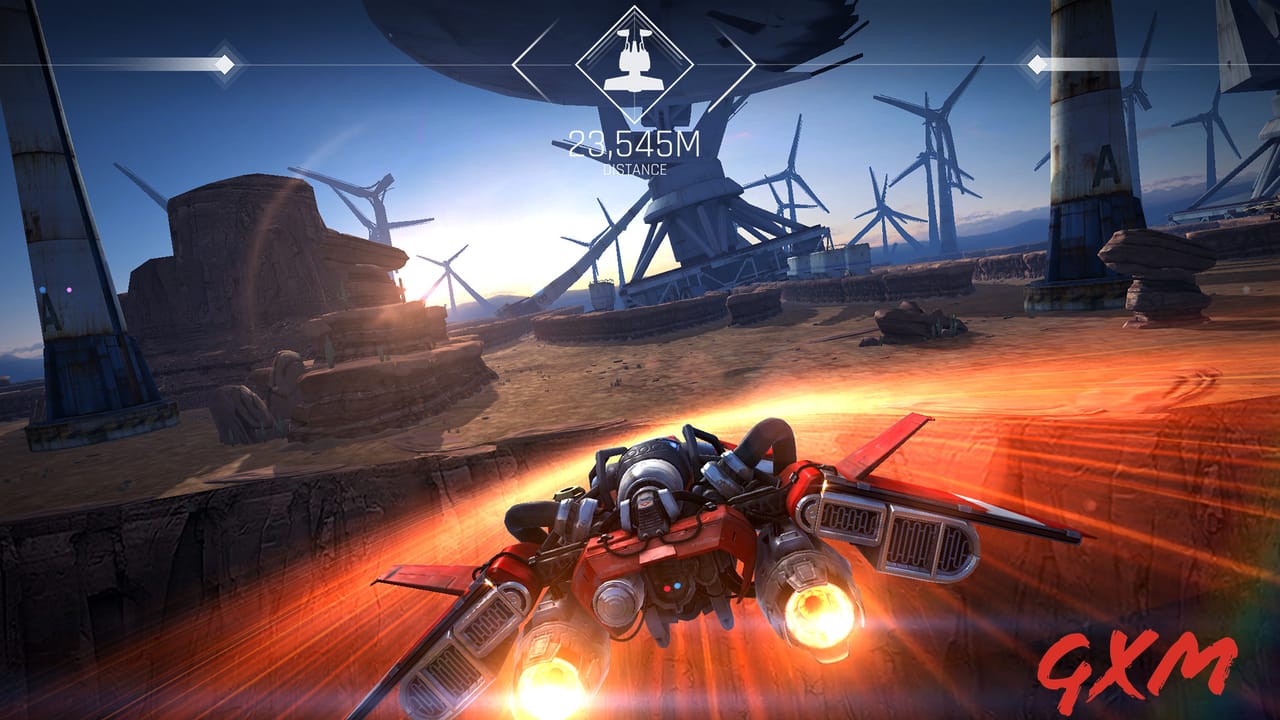Expand the diamond emblem above the distance readout
1280x720 pixels.
click(x=634, y=65)
